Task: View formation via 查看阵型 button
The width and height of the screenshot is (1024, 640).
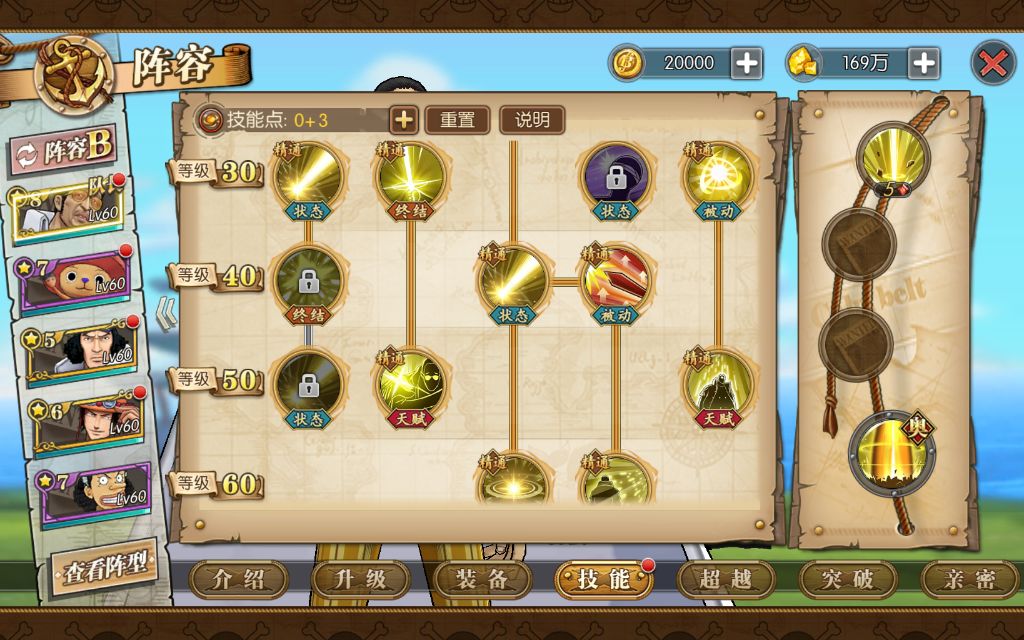Action: (x=103, y=568)
